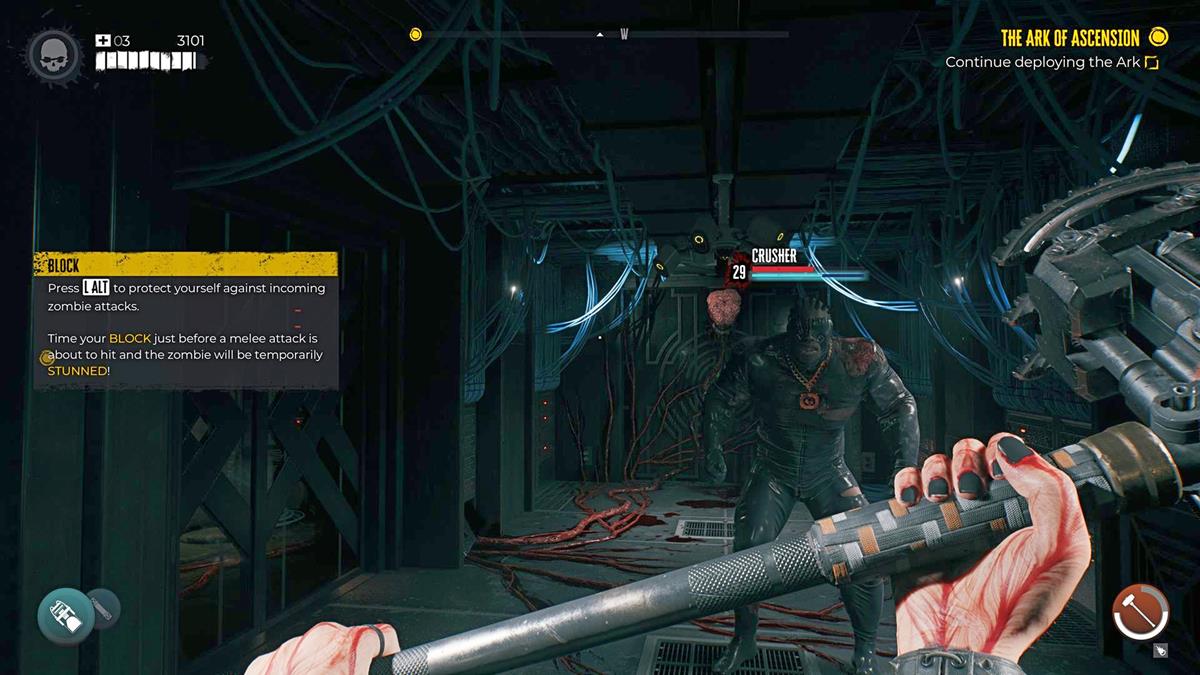Open The Ark of Ascension quest tracker
This screenshot has height=675, width=1200.
1070,38
